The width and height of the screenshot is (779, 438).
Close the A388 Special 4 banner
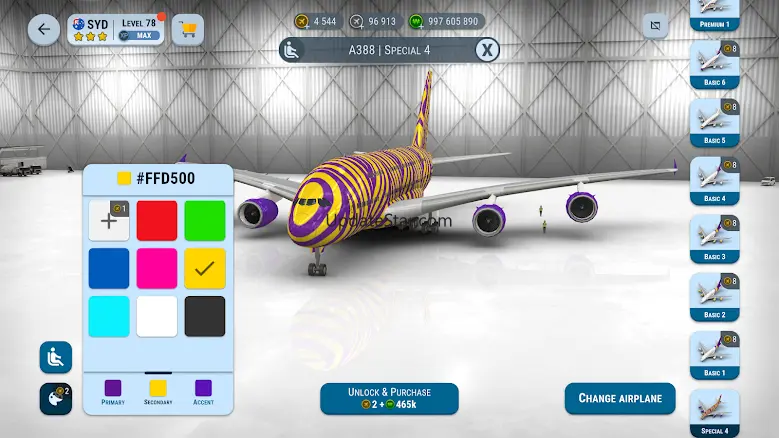point(486,49)
